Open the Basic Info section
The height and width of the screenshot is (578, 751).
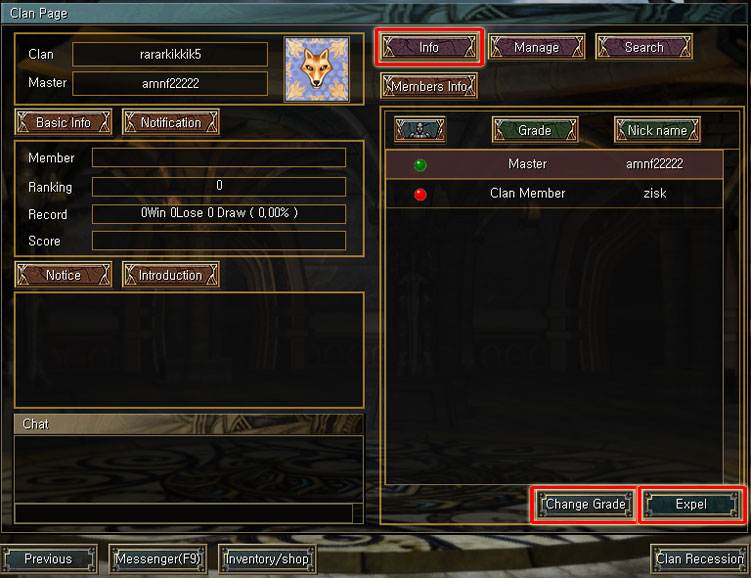point(63,122)
